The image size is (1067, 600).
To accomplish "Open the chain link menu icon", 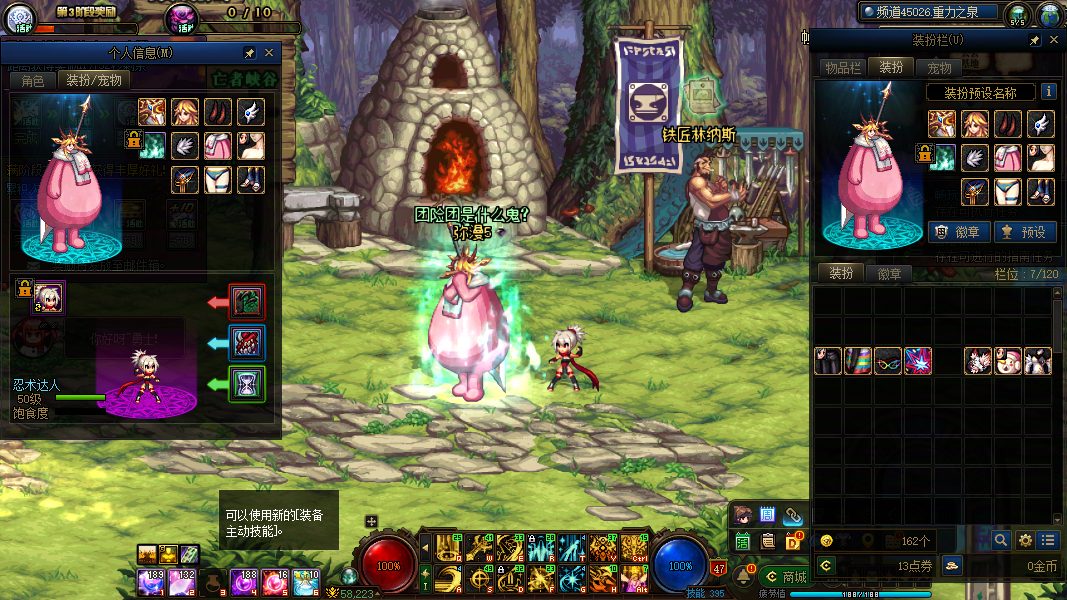I will pyautogui.click(x=793, y=516).
